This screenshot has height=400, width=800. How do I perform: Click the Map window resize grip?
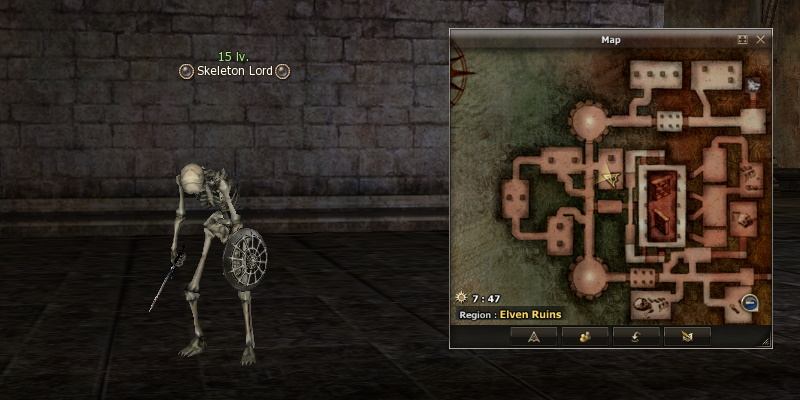pos(766,342)
